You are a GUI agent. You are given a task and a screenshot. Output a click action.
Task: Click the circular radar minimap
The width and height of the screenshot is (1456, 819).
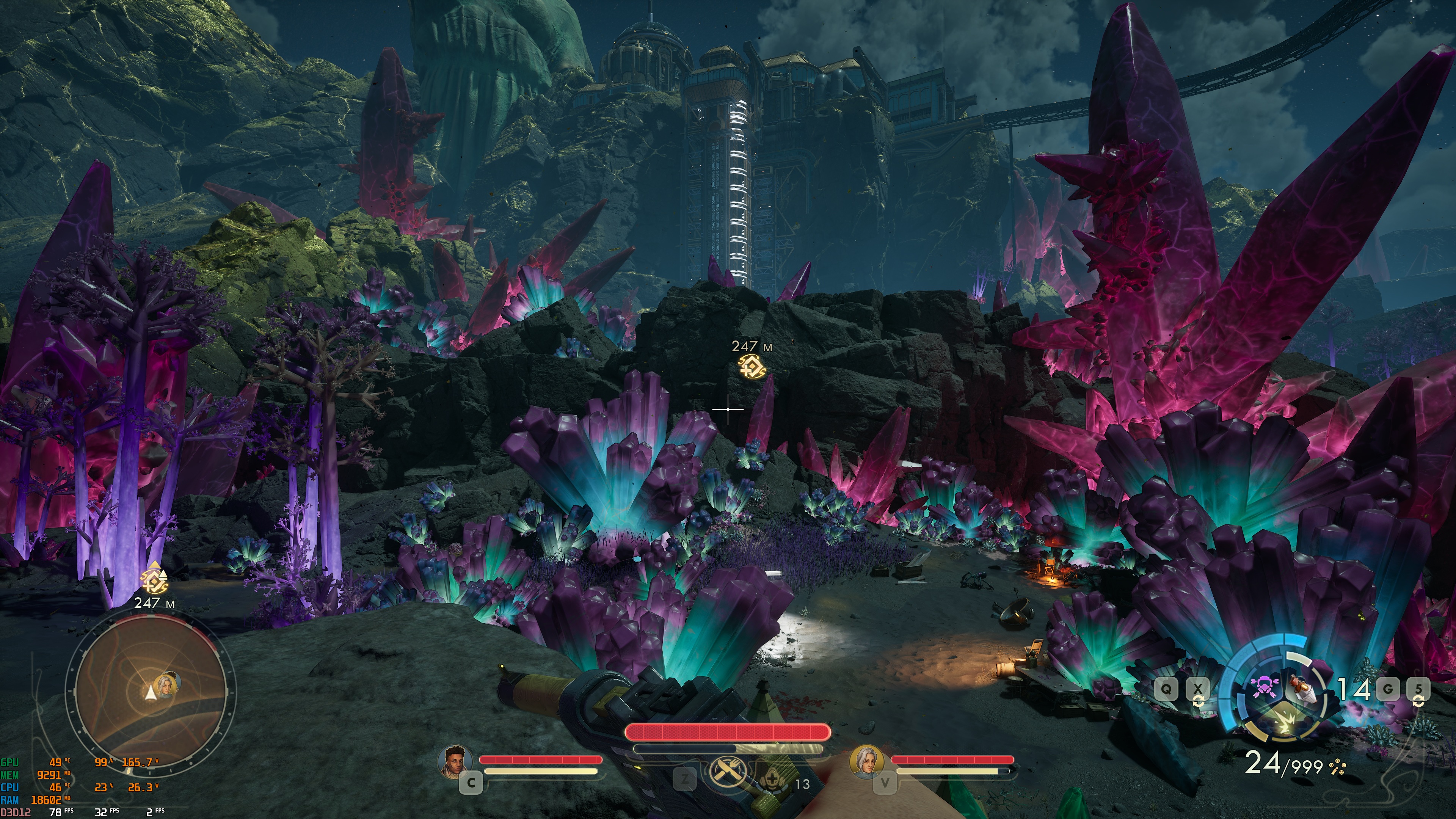149,694
